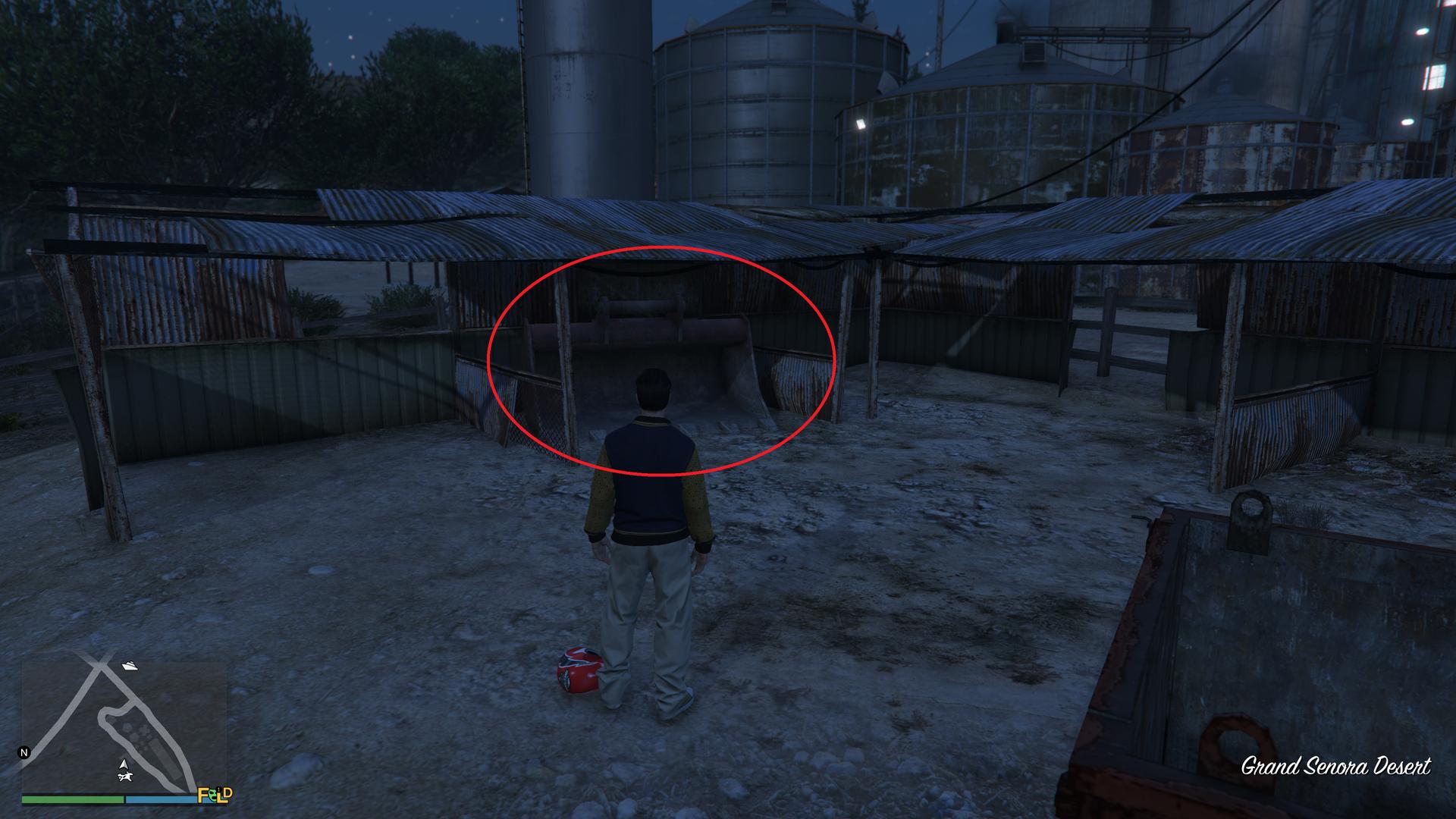Click the yellow FOLD logo blip
1456x819 pixels.
215,795
